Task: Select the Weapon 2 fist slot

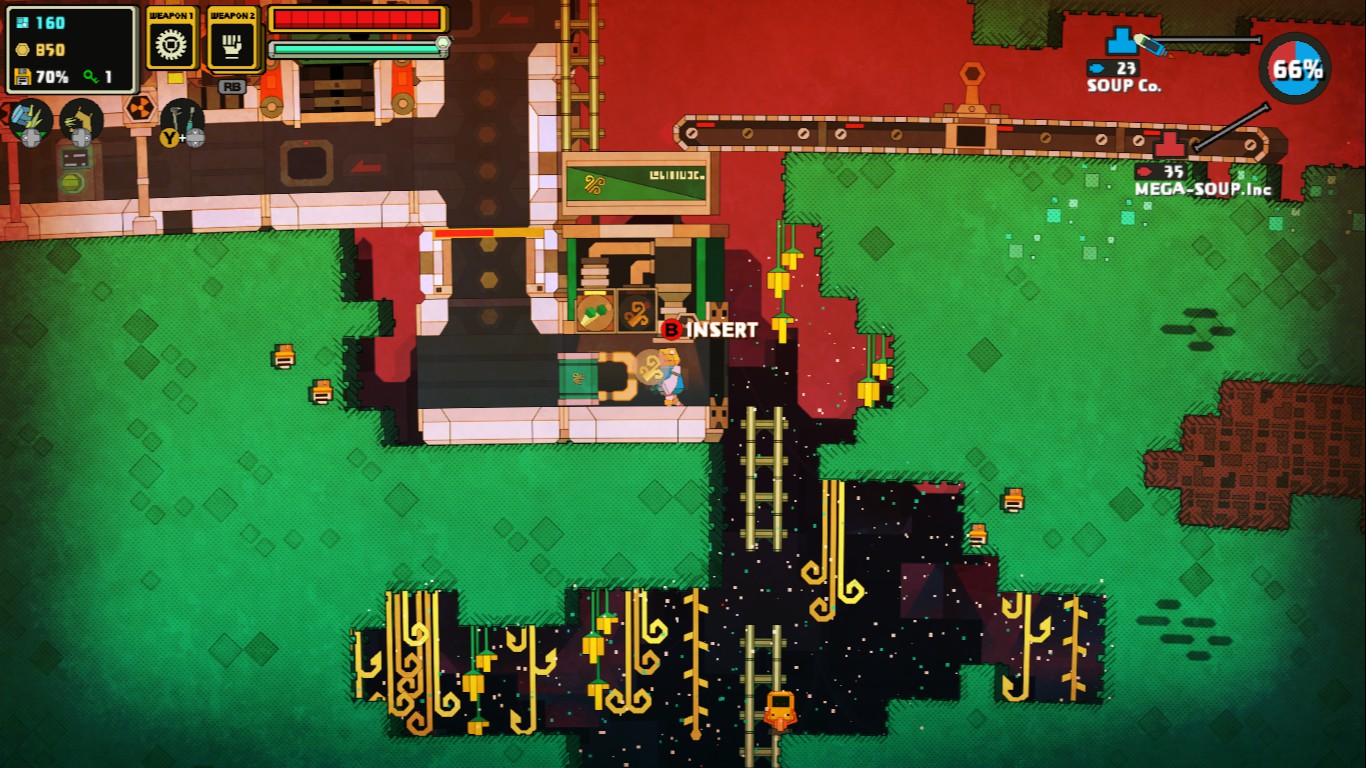Action: [232, 45]
